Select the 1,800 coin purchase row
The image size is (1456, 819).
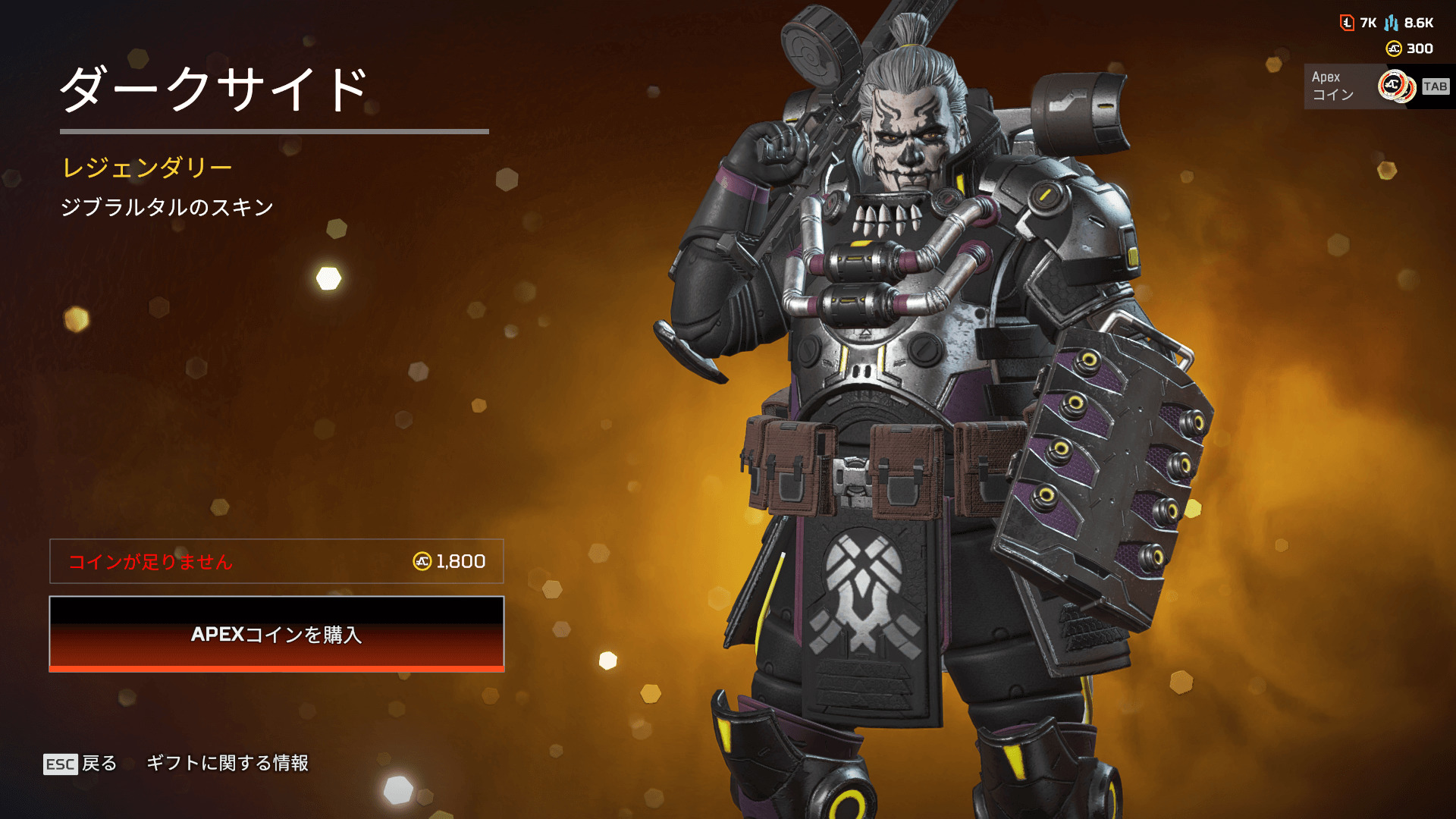(x=277, y=561)
